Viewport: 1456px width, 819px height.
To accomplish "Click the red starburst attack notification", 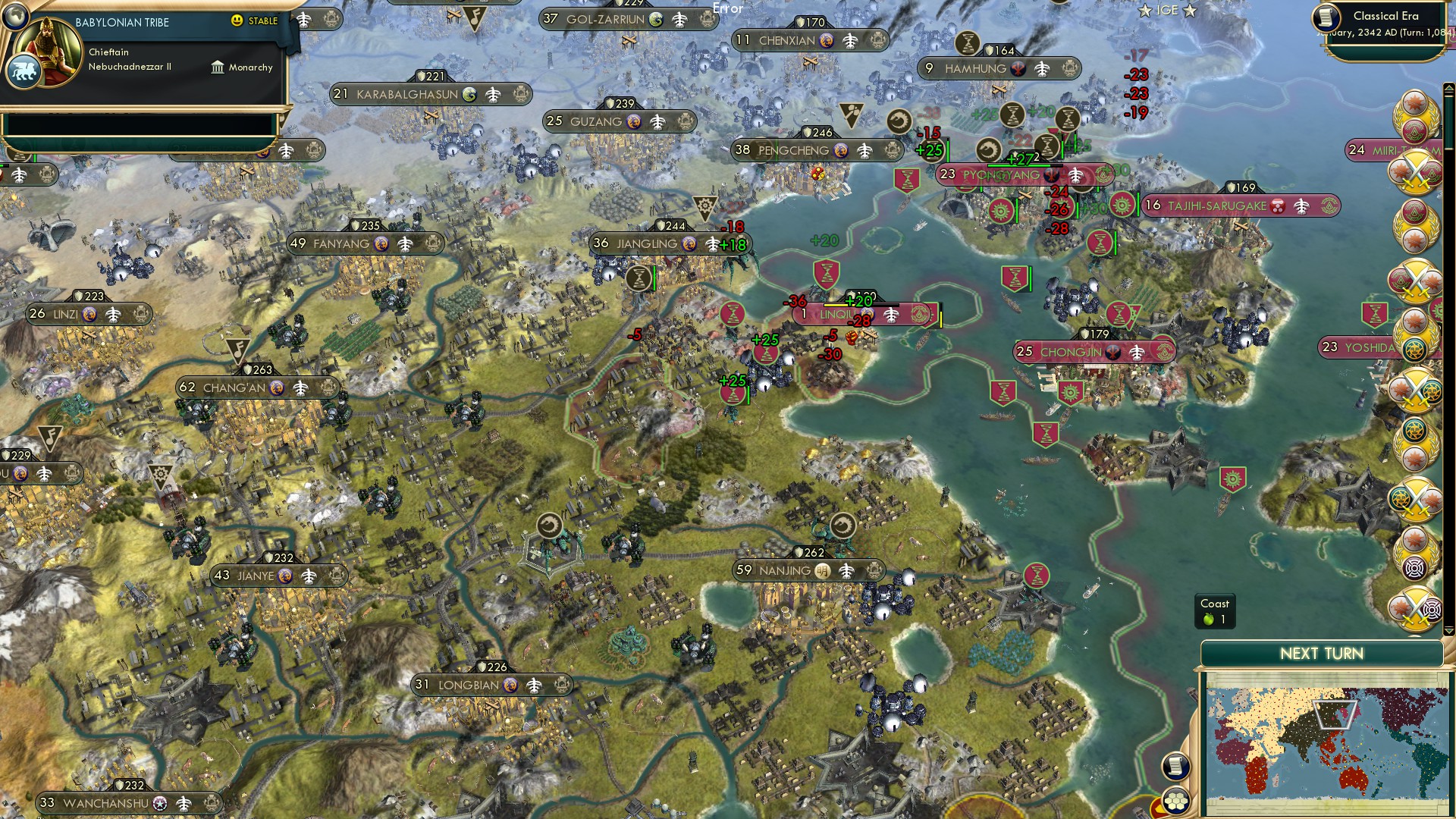I will (x=1414, y=99).
